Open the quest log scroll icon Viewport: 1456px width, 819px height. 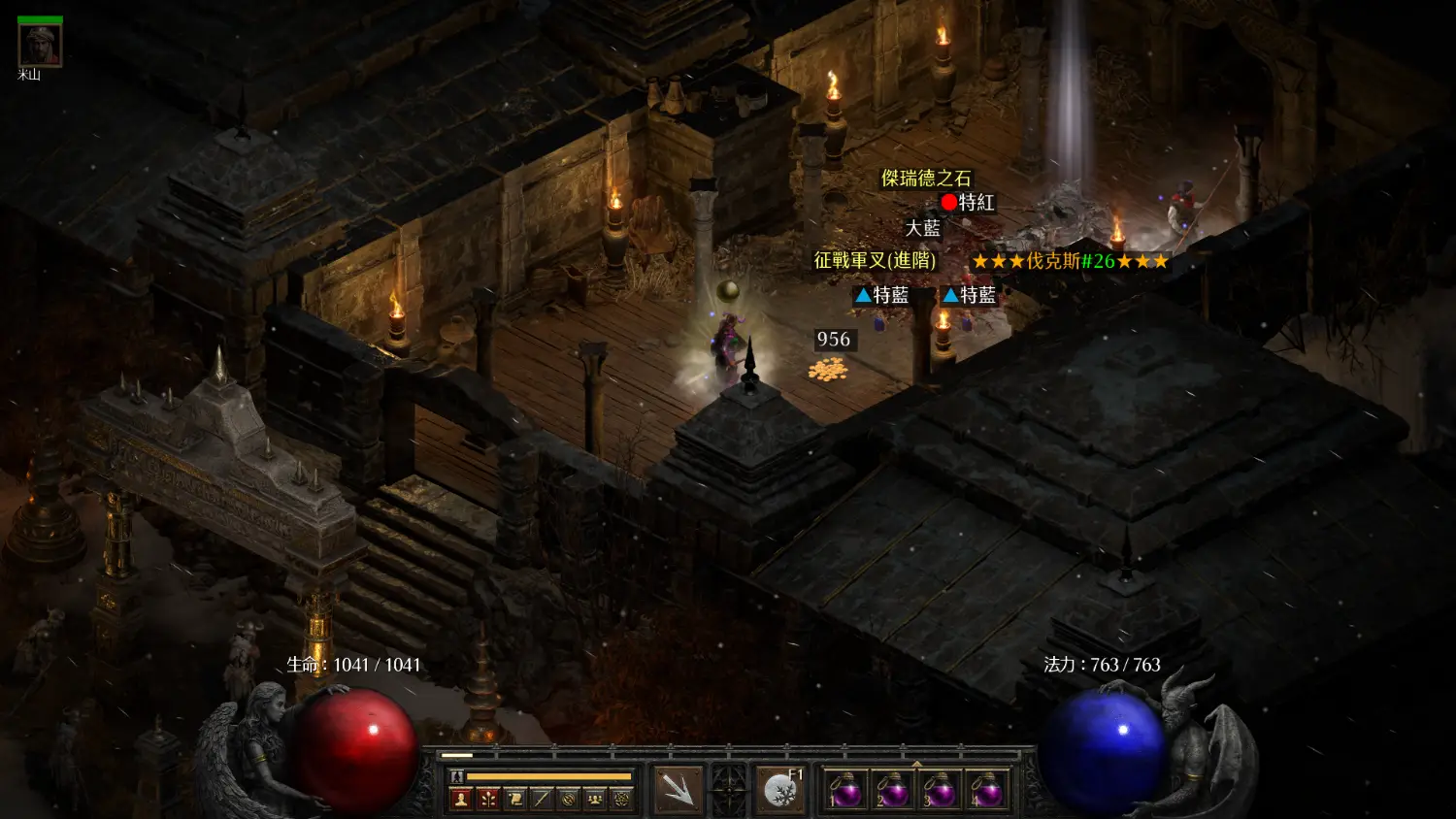(515, 799)
